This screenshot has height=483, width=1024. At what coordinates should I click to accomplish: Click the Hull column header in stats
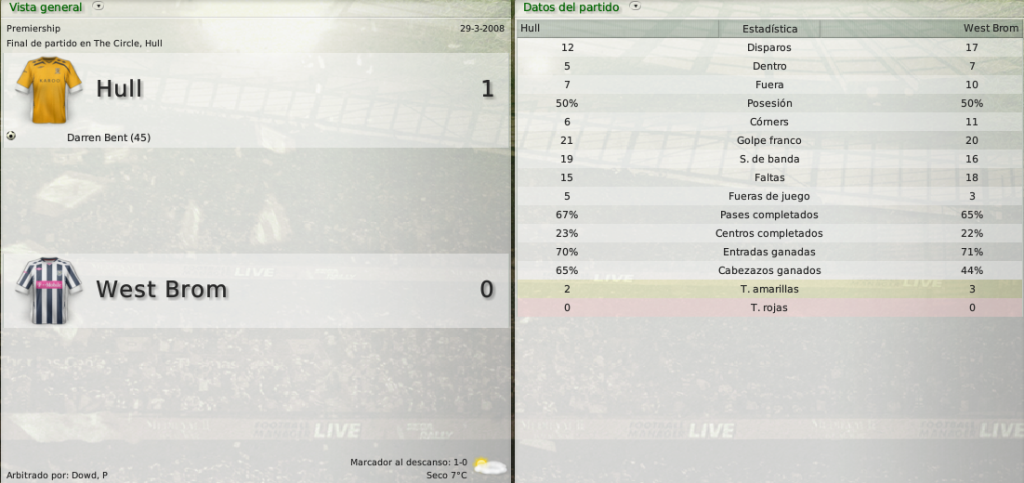[531, 29]
